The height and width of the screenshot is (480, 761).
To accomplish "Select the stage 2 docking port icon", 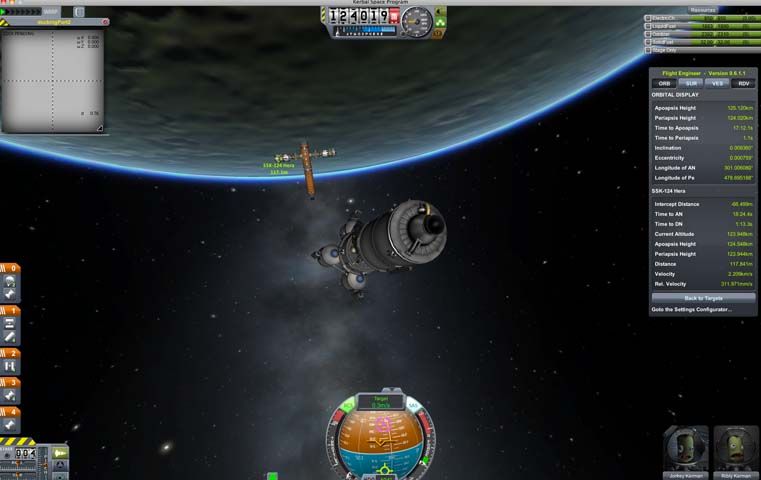I will [x=10, y=367].
